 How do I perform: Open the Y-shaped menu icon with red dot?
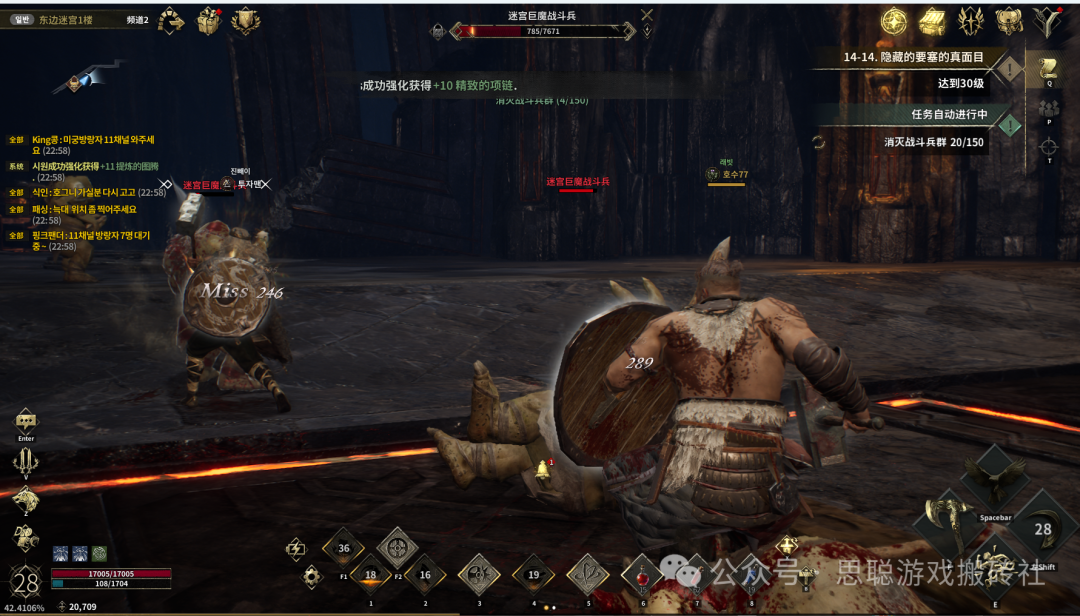pos(1047,19)
